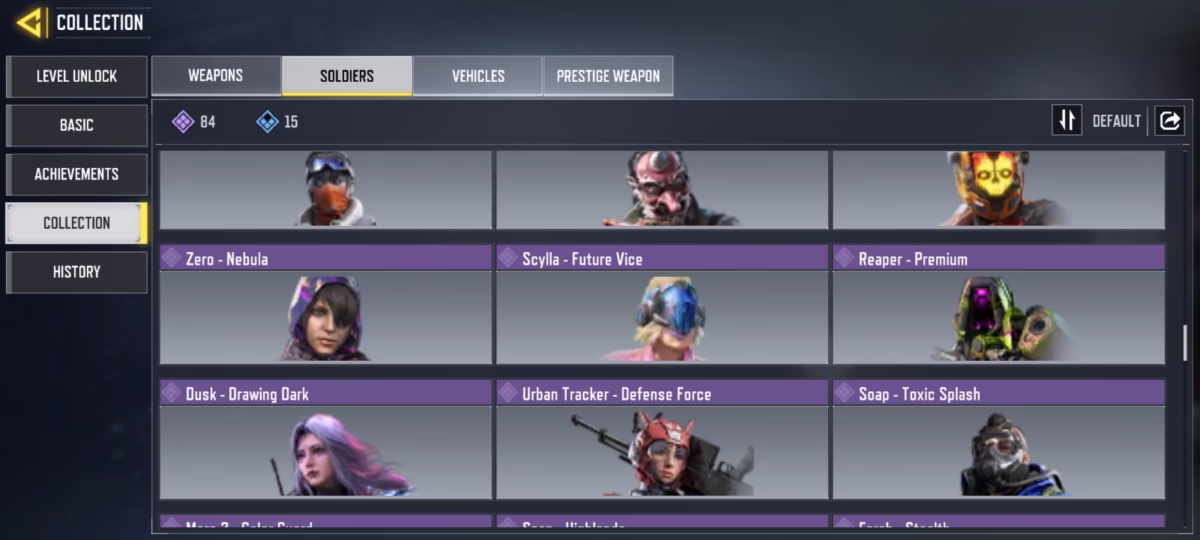Select the Zero - Nebula soldier card
Viewport: 1200px width, 540px height.
(326, 305)
